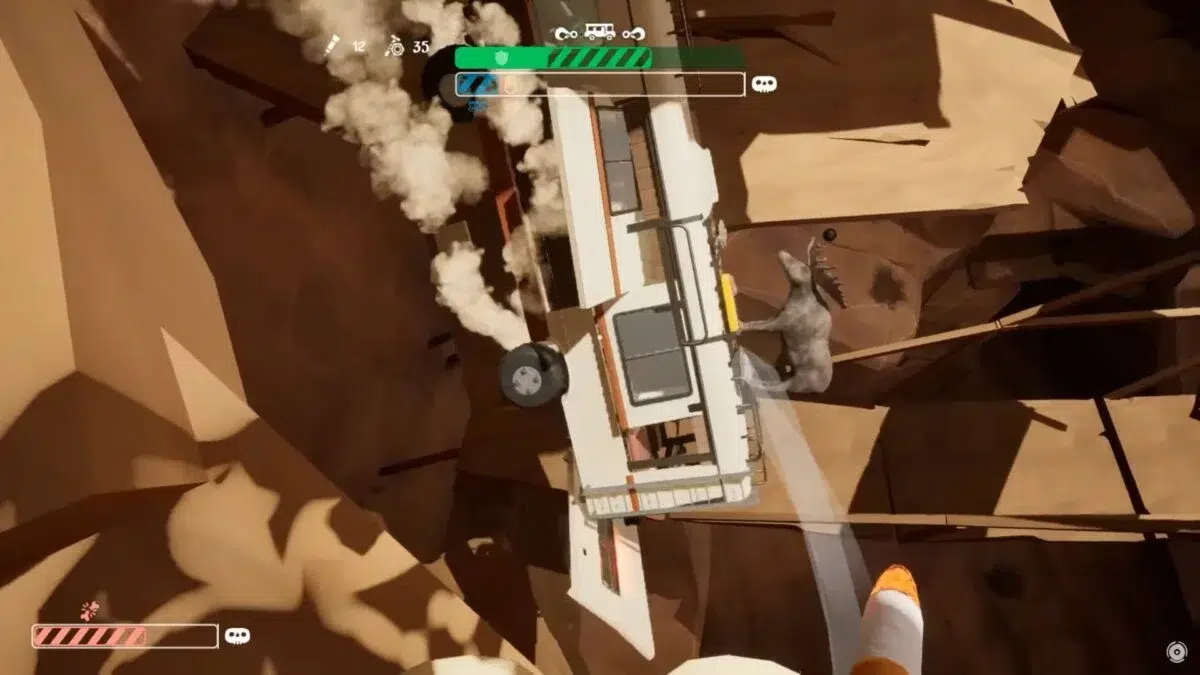
Task: Click the skull icon beside the bus bar
Action: point(764,85)
